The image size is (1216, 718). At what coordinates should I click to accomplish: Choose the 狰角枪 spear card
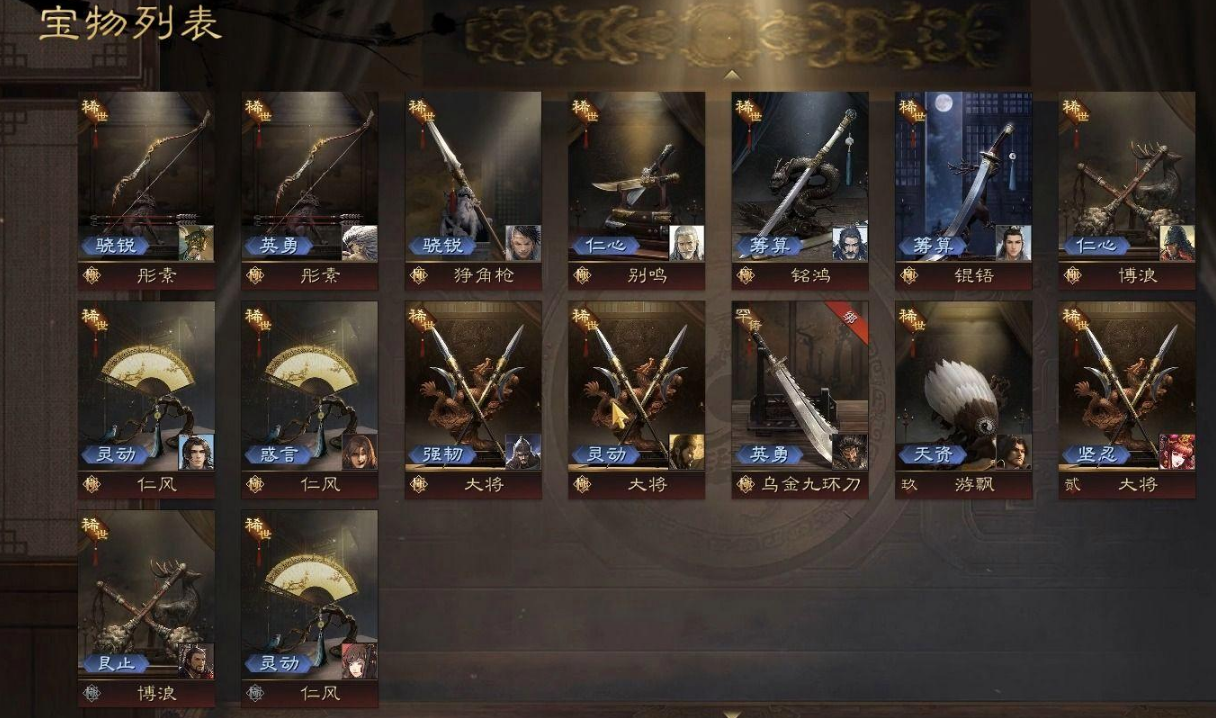point(473,180)
